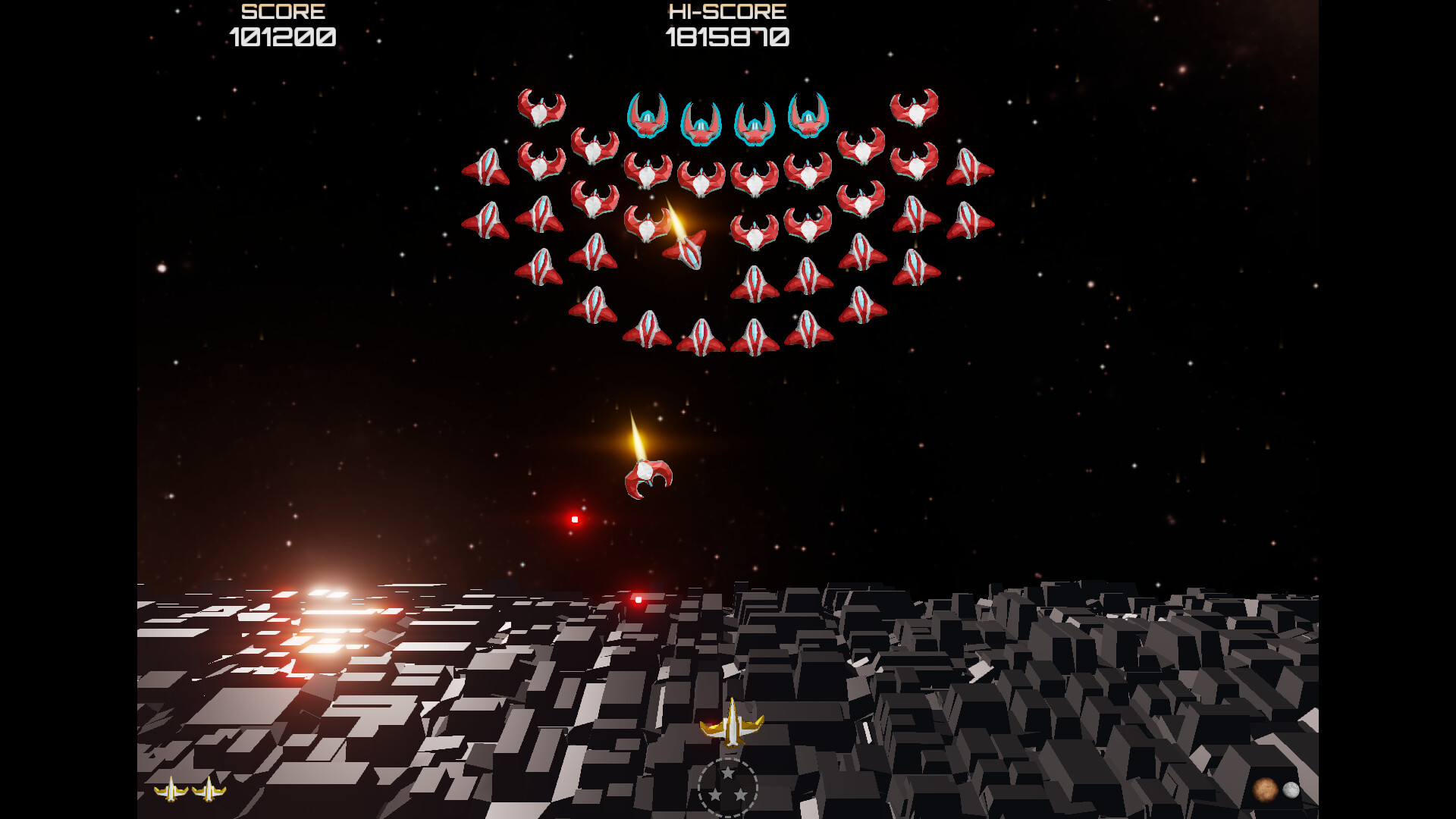
Task: Select the HI-SCORE label top center
Action: [x=726, y=12]
